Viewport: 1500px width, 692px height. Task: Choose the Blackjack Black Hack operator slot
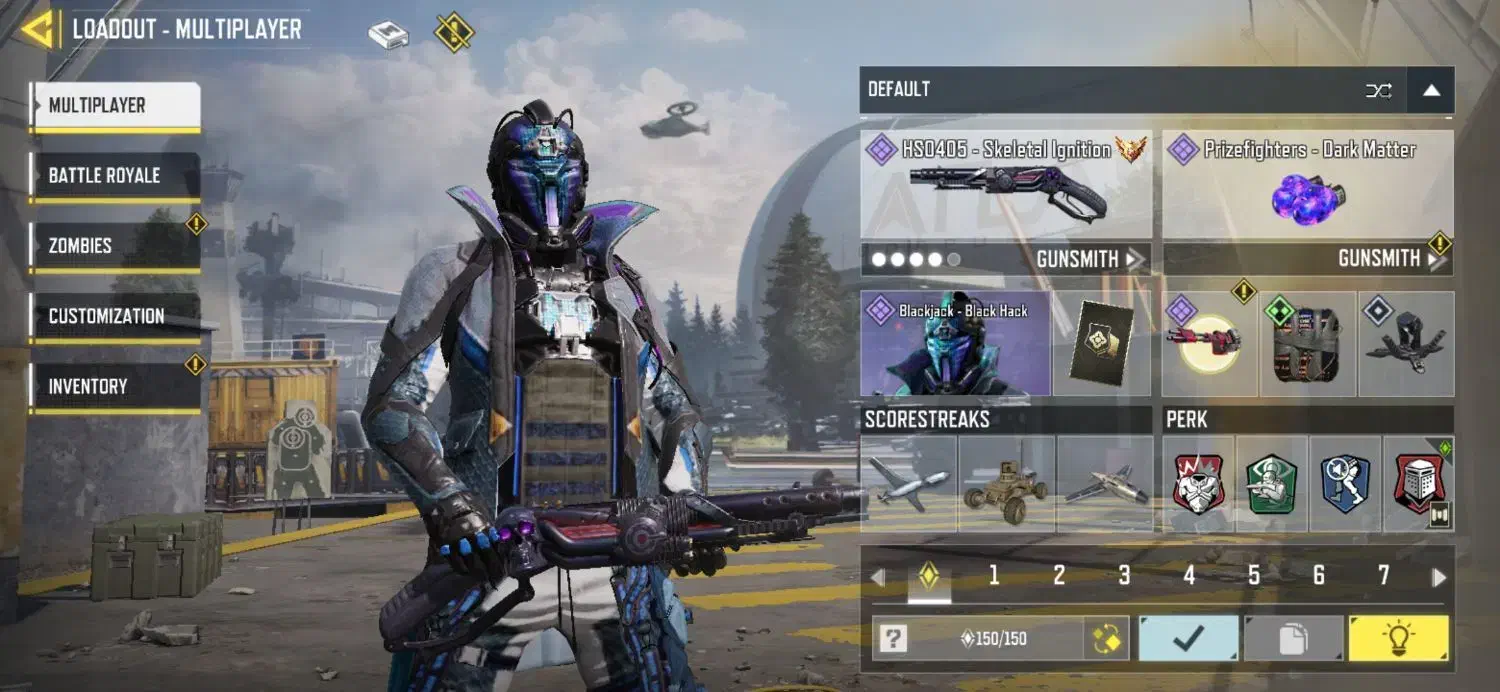pos(955,344)
